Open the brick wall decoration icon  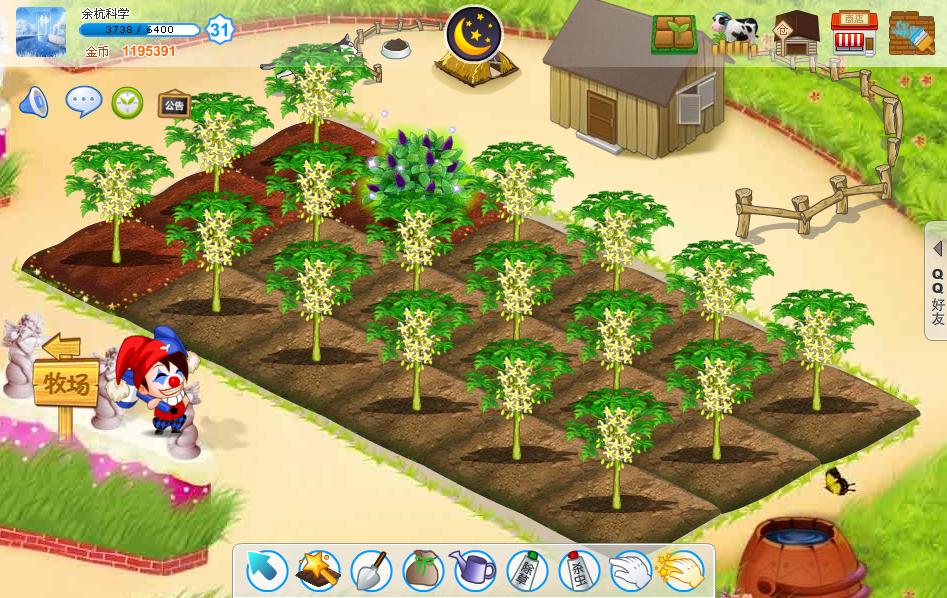[x=911, y=34]
